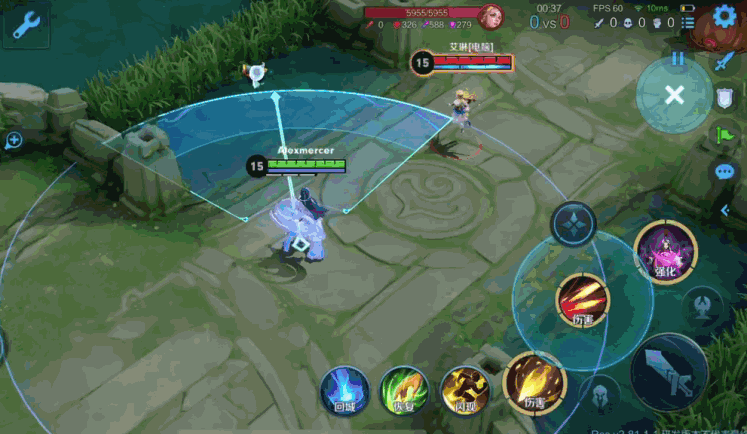Open the scoreboard list icon
The width and height of the screenshot is (747, 434).
(688, 22)
